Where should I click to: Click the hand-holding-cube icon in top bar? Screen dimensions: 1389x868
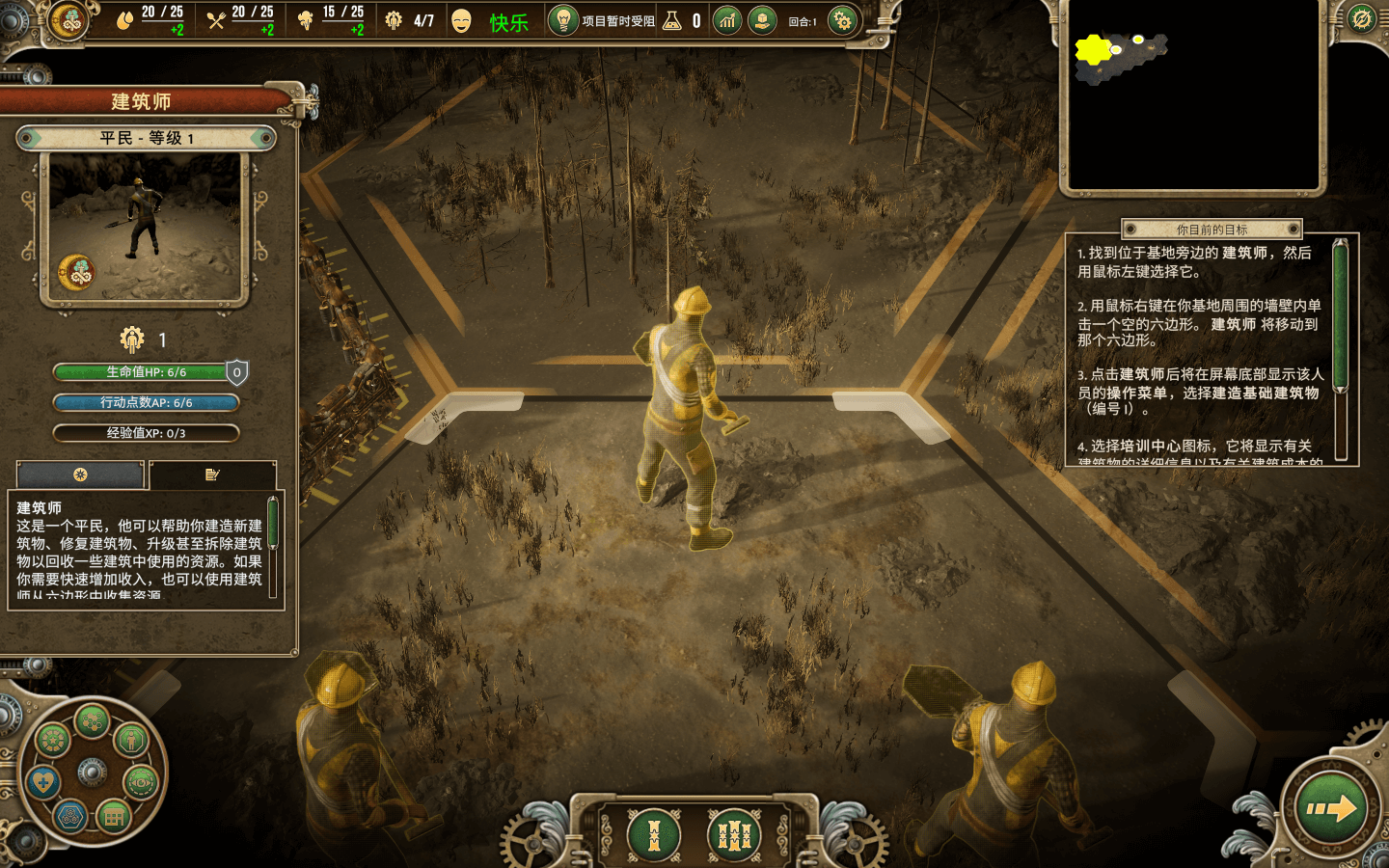coord(762,20)
